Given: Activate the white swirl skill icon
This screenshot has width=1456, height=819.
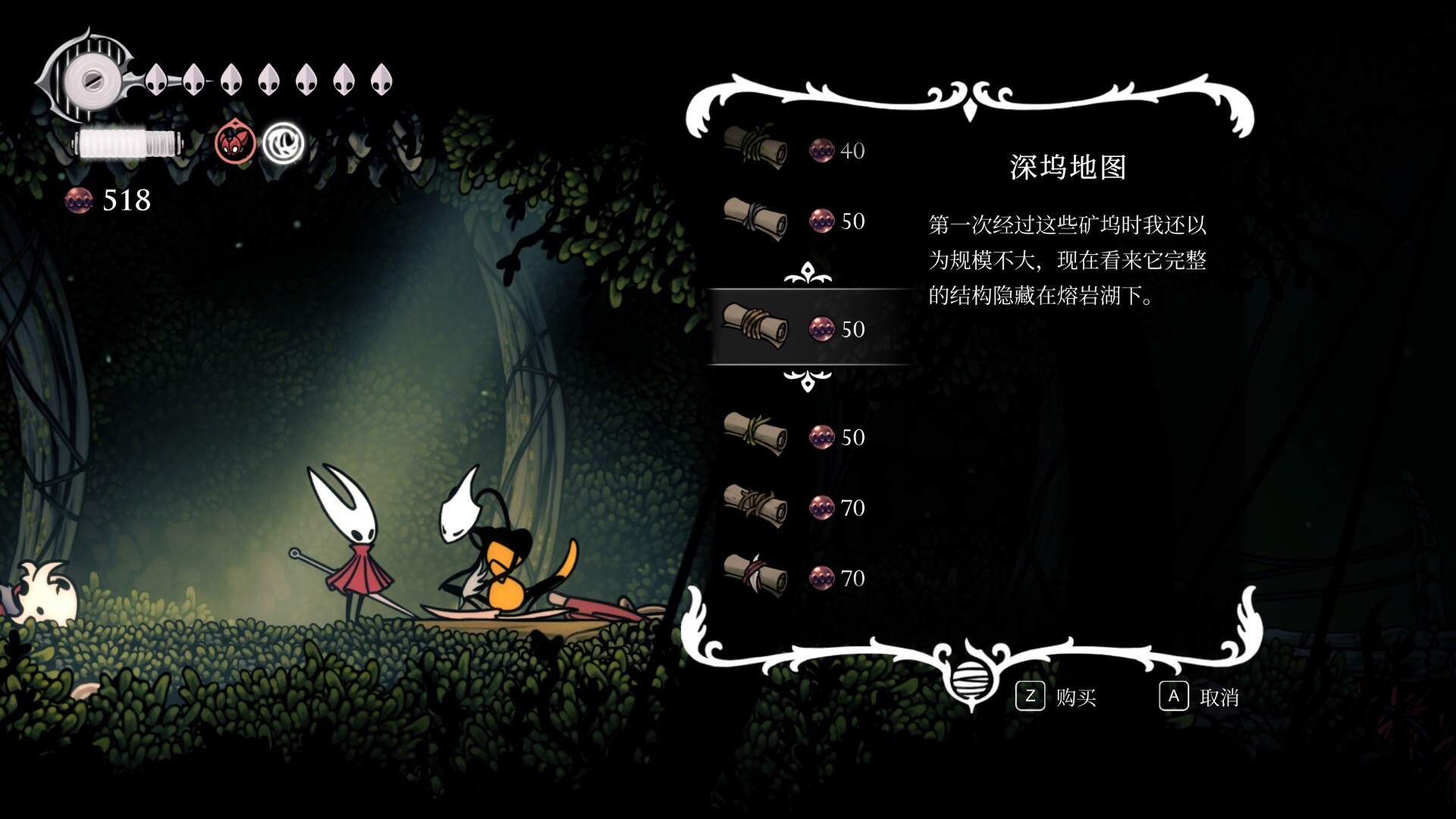Looking at the screenshot, I should point(284,143).
